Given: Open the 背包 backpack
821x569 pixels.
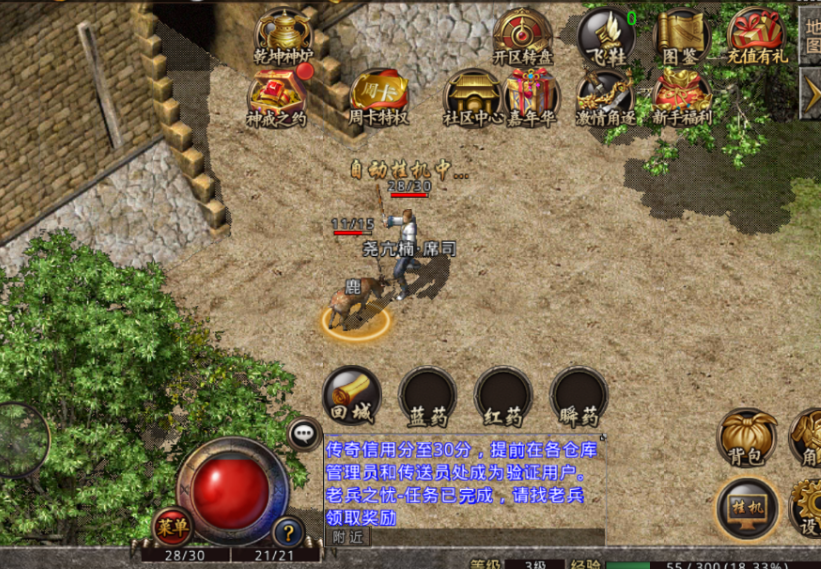Looking at the screenshot, I should (x=747, y=436).
